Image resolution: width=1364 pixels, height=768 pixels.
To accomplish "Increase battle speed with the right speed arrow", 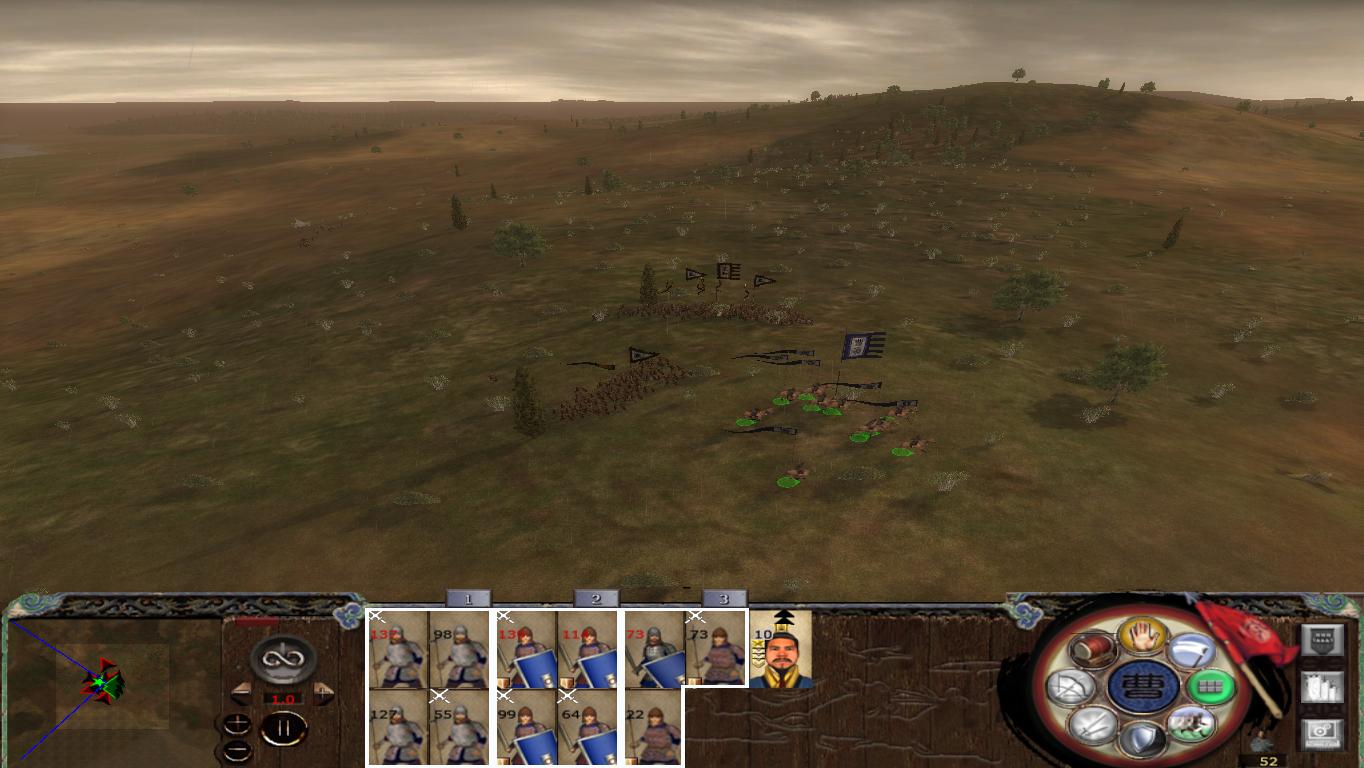I will 322,692.
